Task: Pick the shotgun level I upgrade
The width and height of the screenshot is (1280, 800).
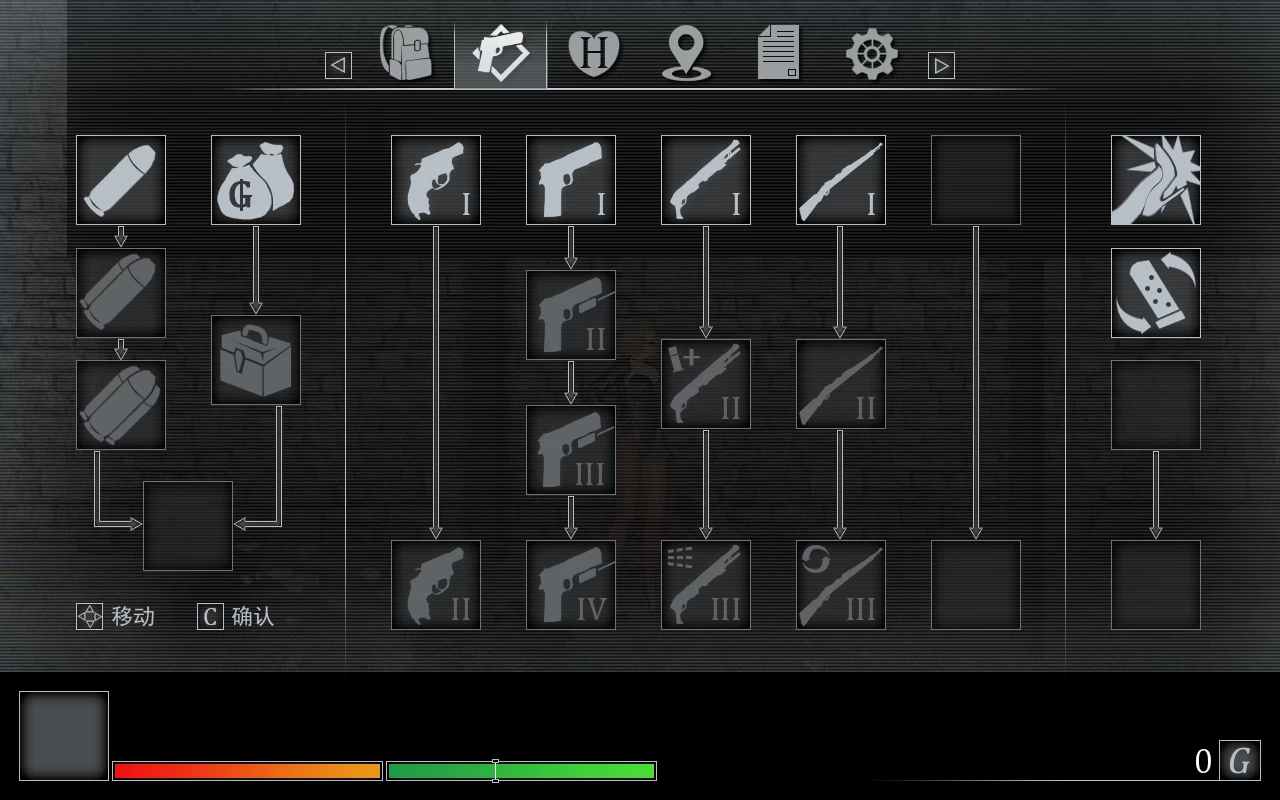Action: [x=706, y=180]
